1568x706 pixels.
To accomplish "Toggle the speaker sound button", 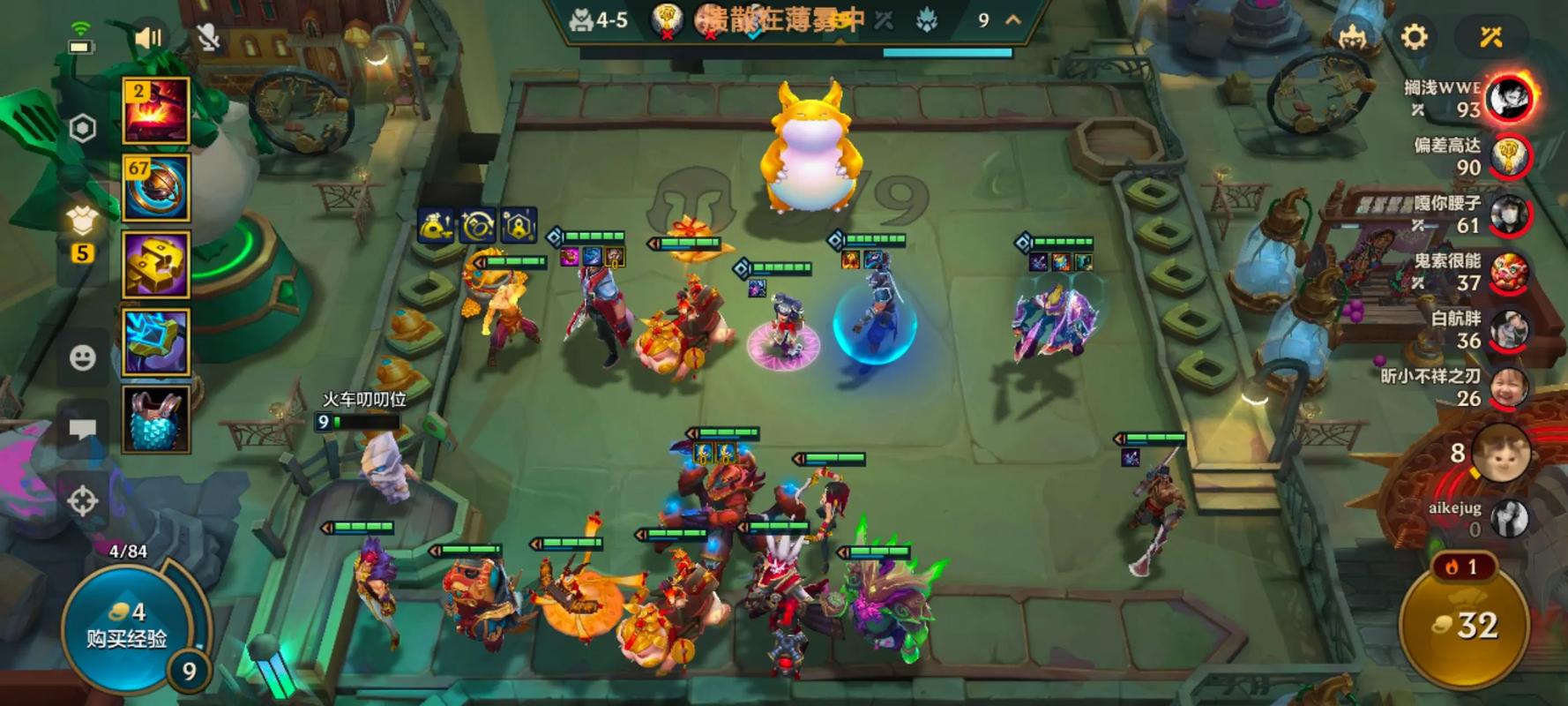I will (x=148, y=37).
